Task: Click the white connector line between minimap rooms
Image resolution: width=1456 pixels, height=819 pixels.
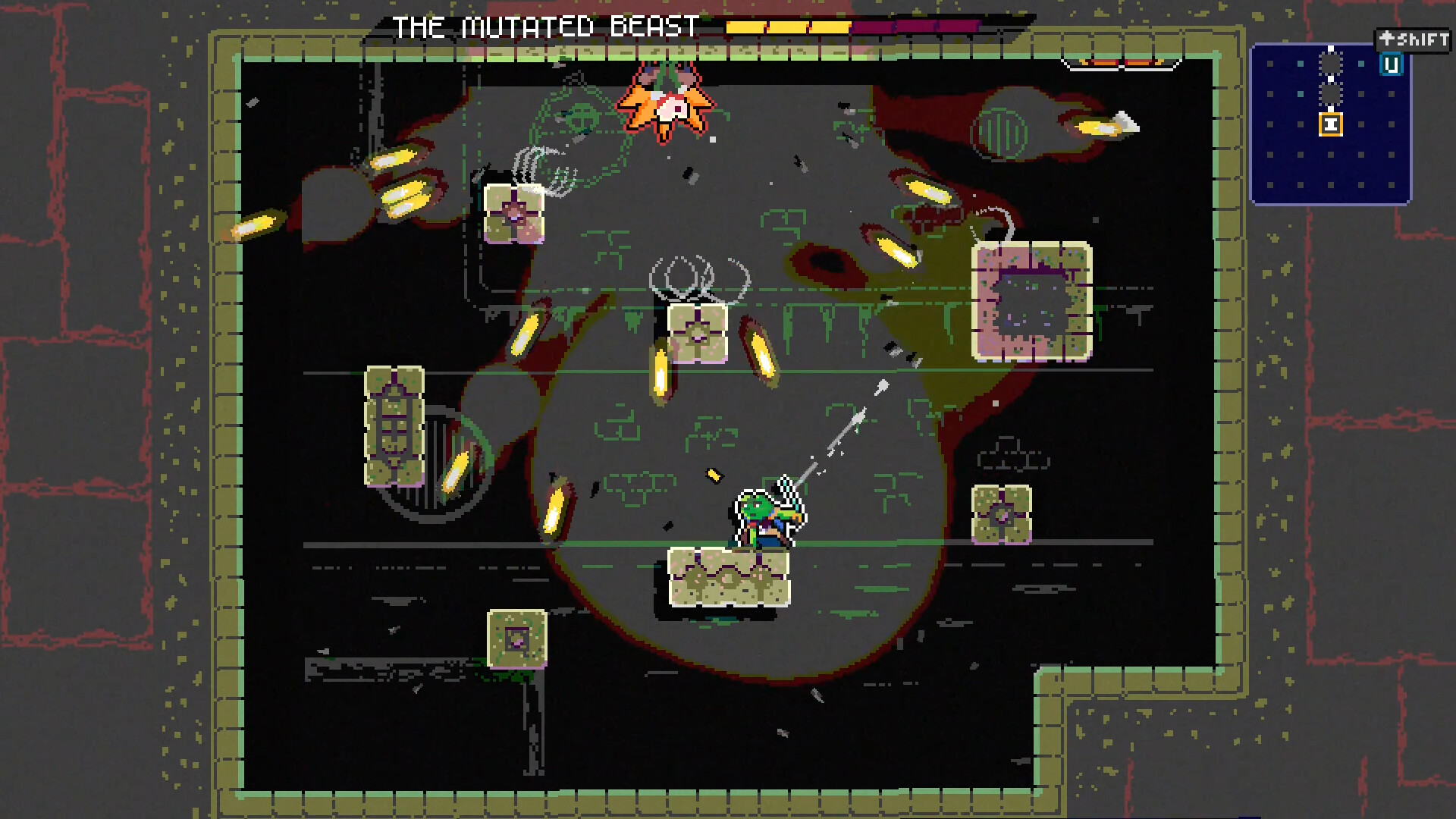Action: [x=1331, y=79]
